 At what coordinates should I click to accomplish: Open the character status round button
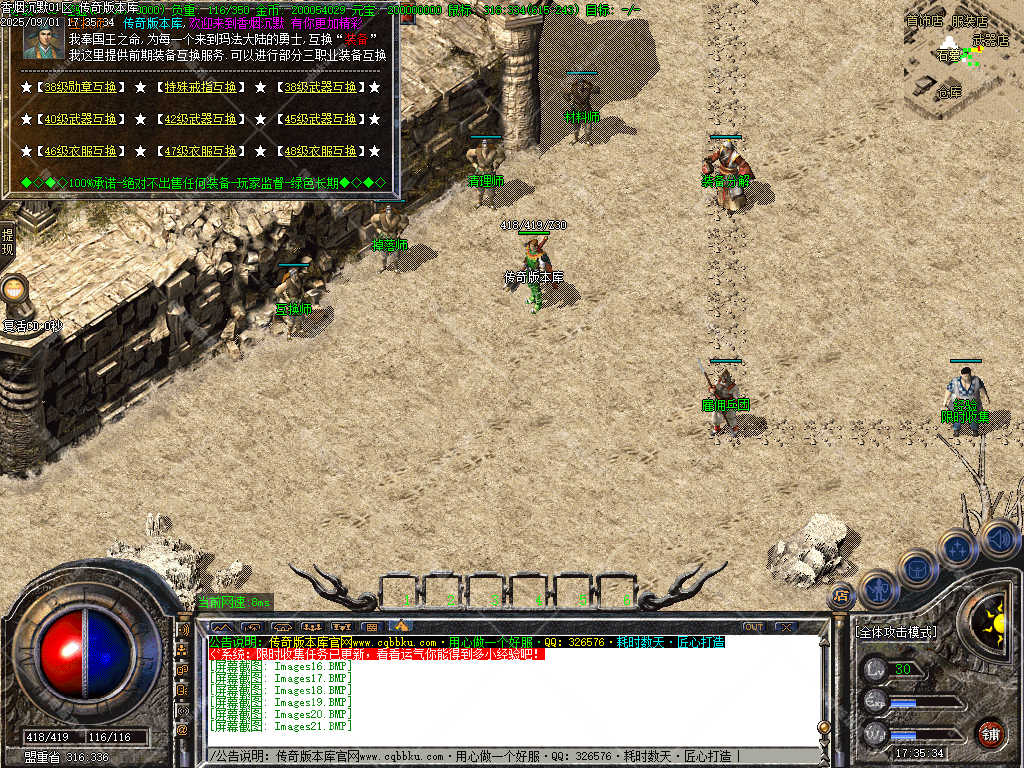coord(877,588)
